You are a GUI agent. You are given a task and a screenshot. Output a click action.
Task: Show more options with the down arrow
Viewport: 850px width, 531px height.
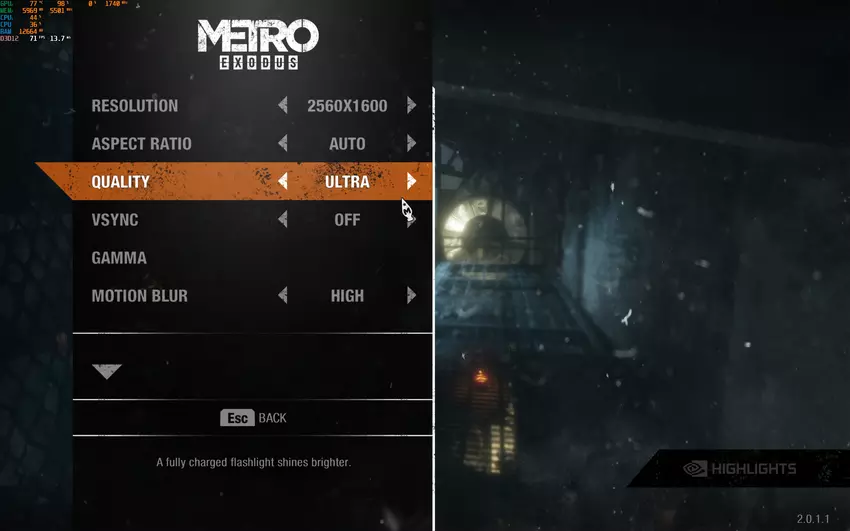[x=107, y=371]
